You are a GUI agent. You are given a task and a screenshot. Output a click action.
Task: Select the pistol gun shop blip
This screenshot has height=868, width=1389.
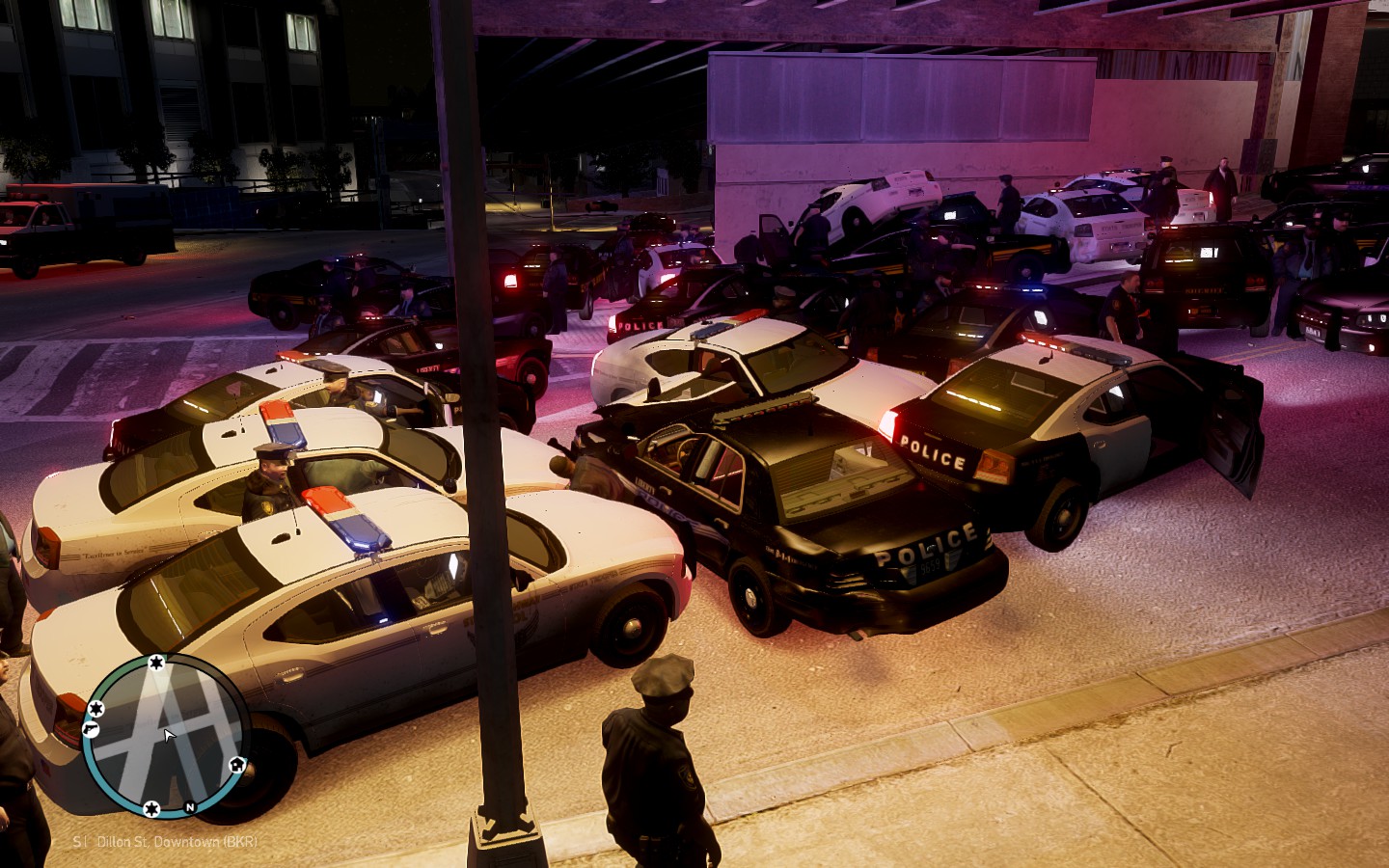[x=90, y=730]
